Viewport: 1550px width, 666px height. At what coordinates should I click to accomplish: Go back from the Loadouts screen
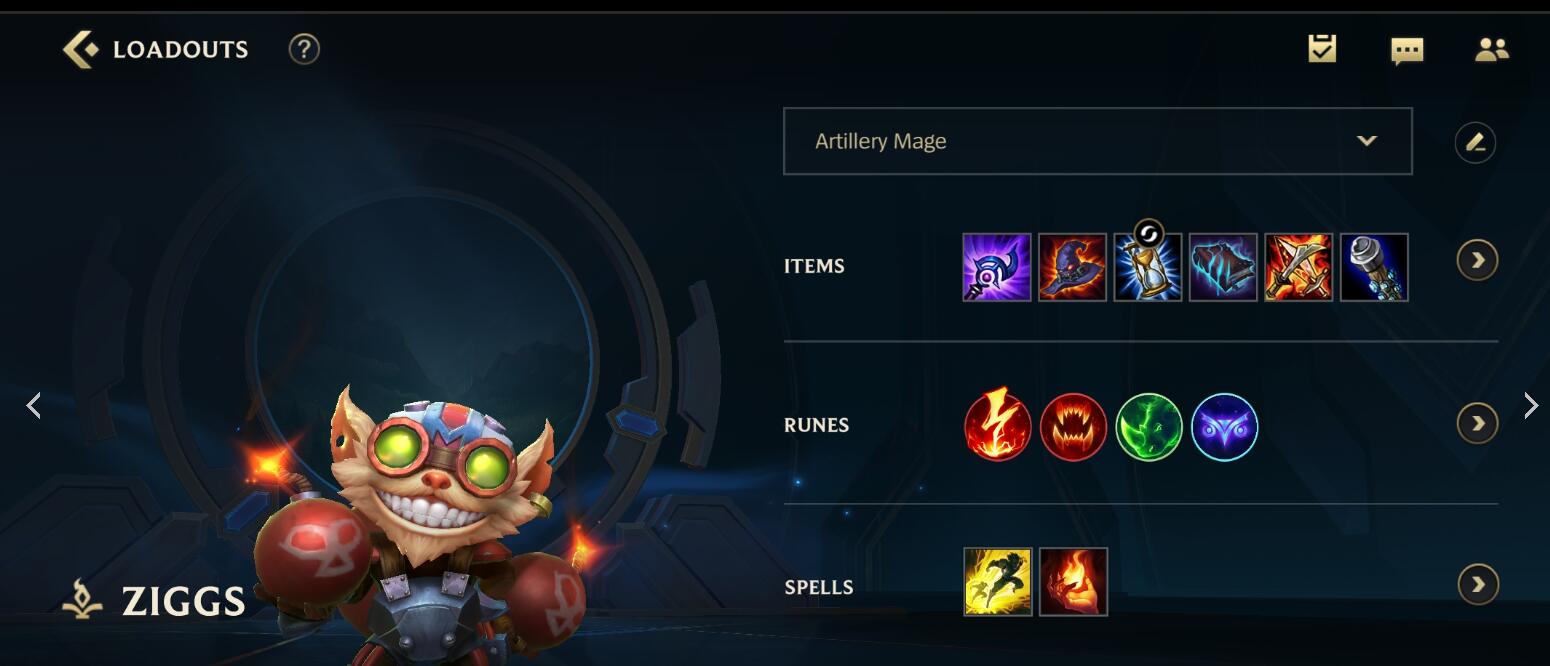[x=80, y=49]
